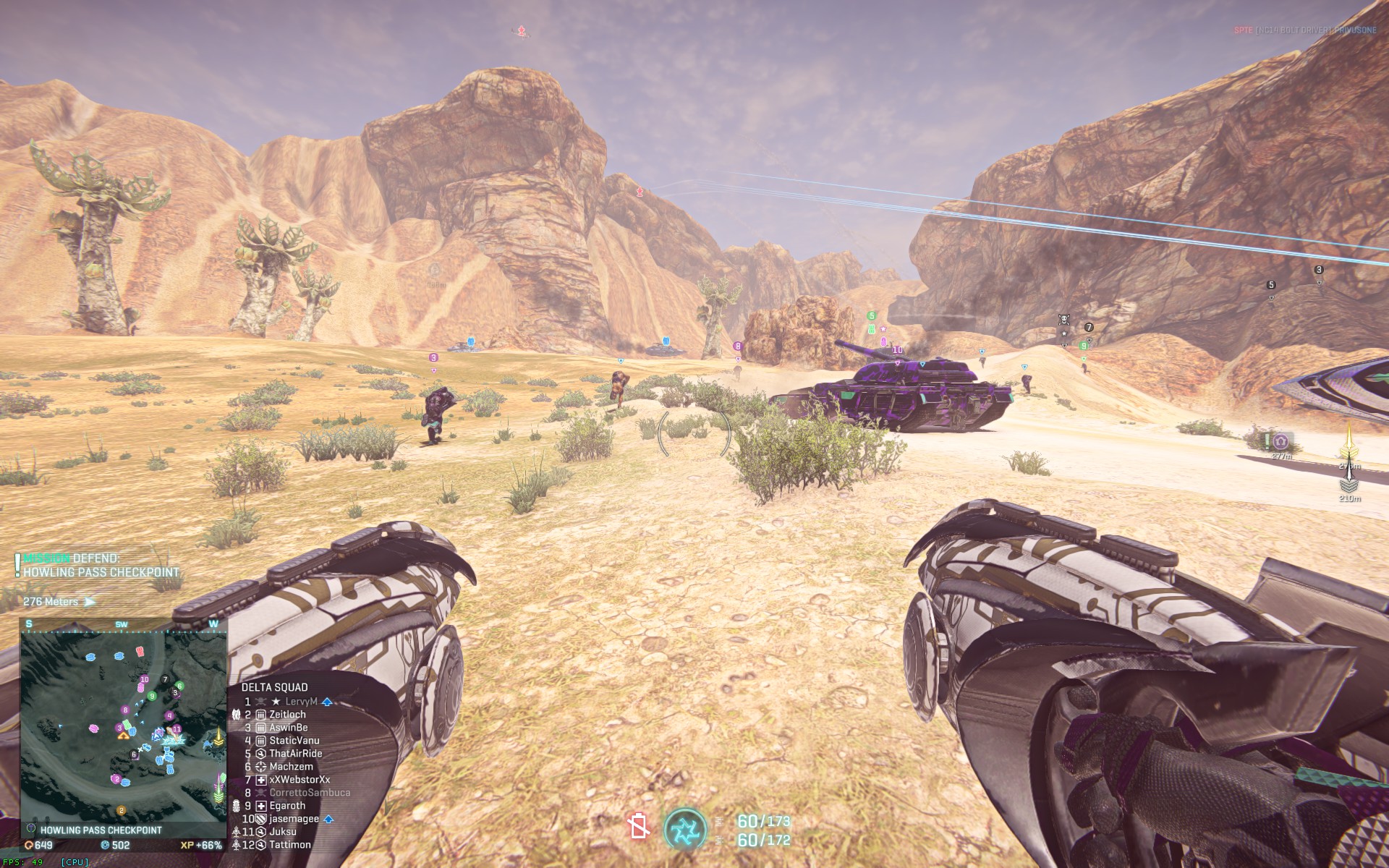
Task: Choose squad member Juksu
Action: point(282,832)
